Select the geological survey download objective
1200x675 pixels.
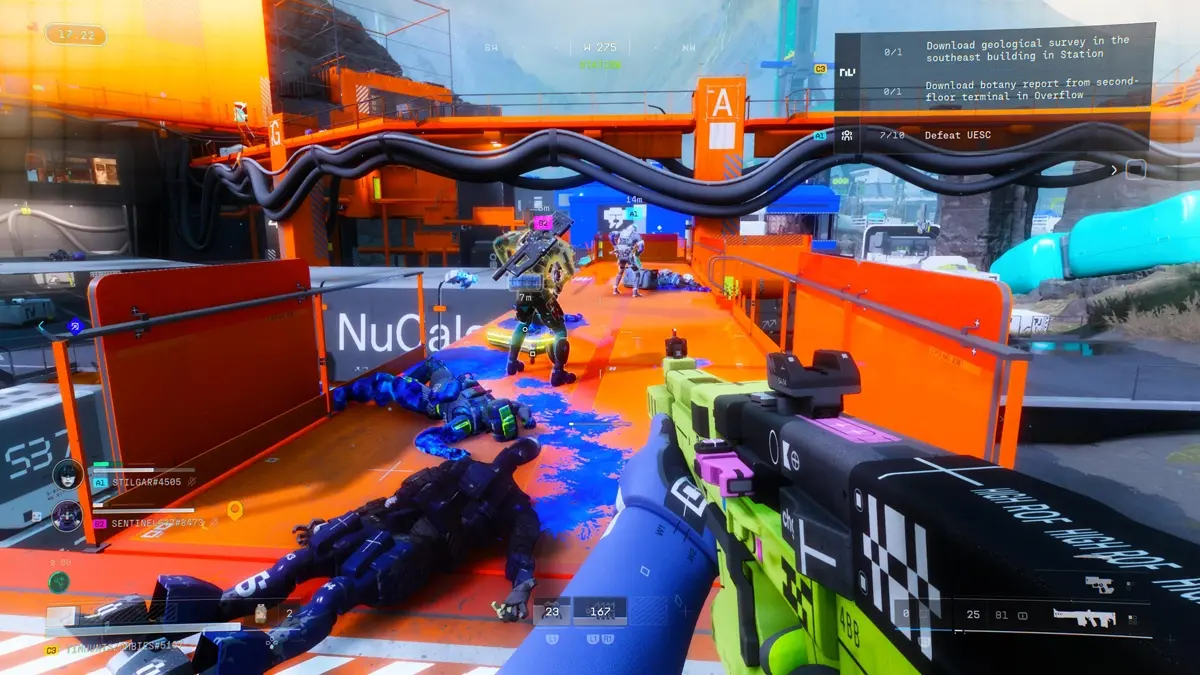click(x=1027, y=48)
